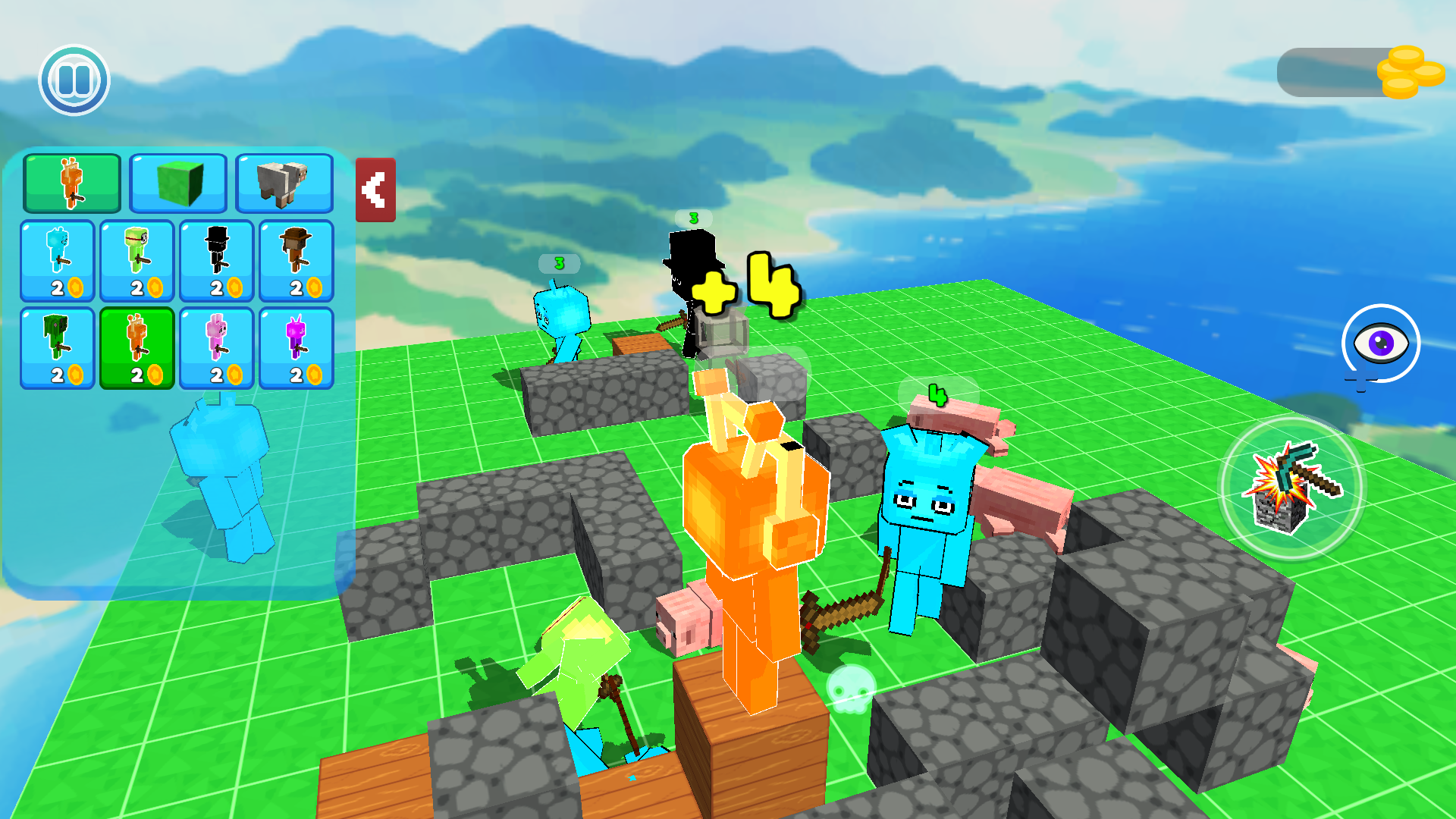The height and width of the screenshot is (819, 1456).
Task: Select the grass block in the build panel
Action: [178, 183]
